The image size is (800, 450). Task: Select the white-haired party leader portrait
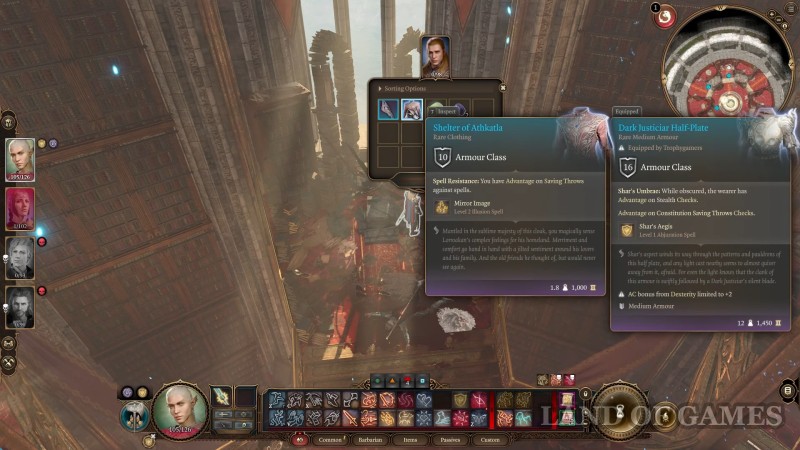point(20,158)
